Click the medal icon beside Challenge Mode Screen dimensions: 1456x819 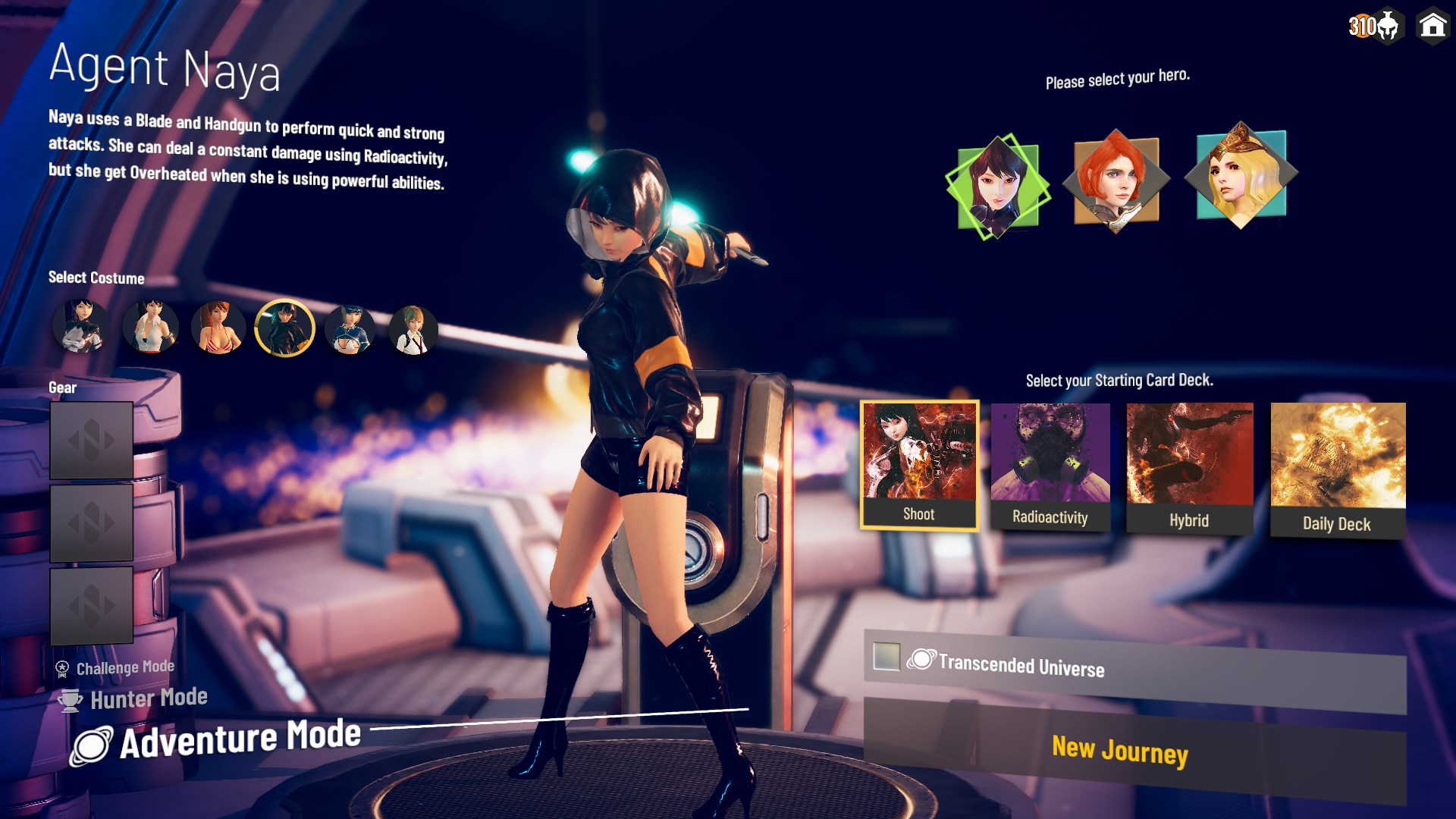[x=63, y=667]
